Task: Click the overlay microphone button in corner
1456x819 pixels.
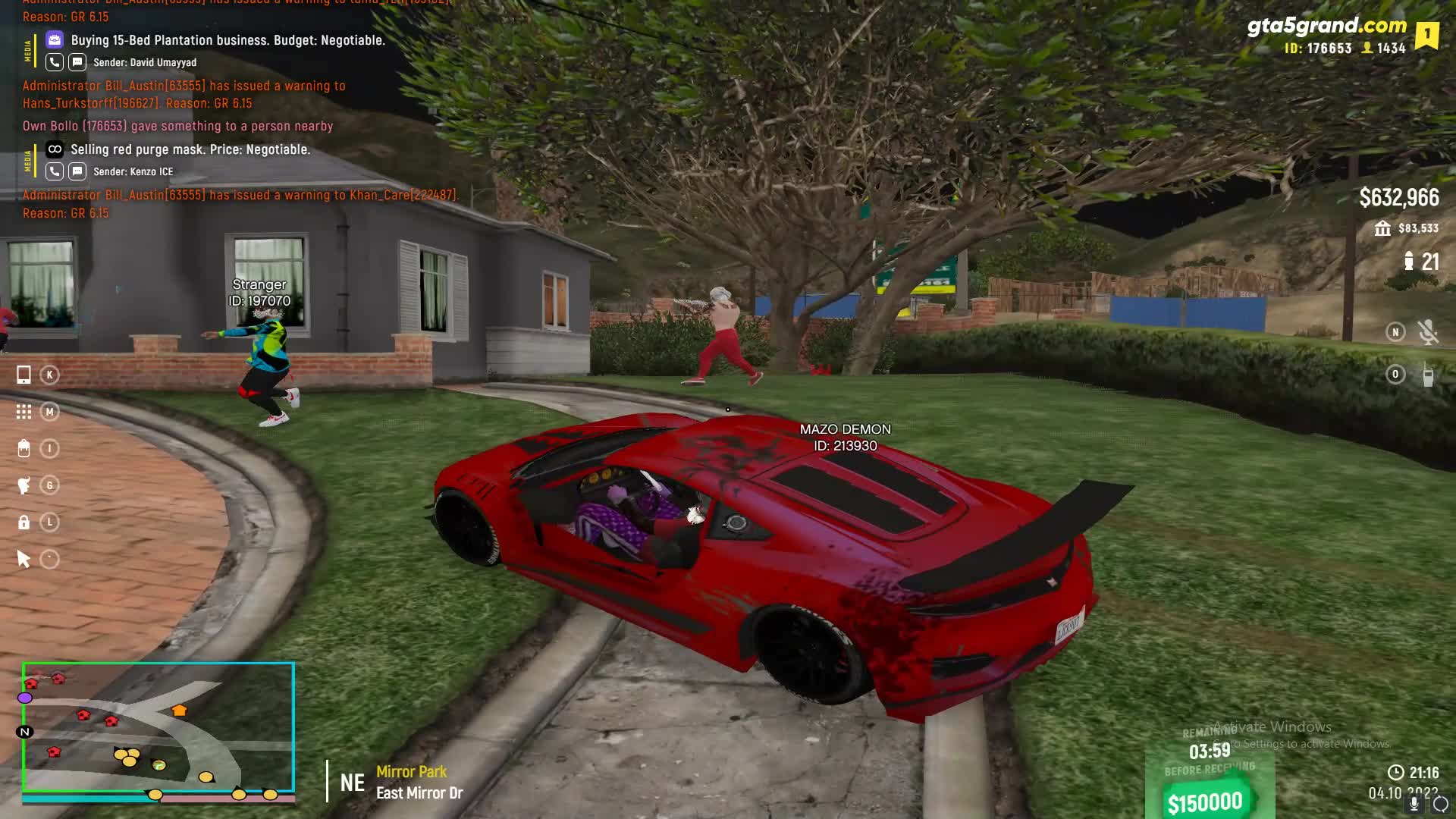Action: (1414, 805)
